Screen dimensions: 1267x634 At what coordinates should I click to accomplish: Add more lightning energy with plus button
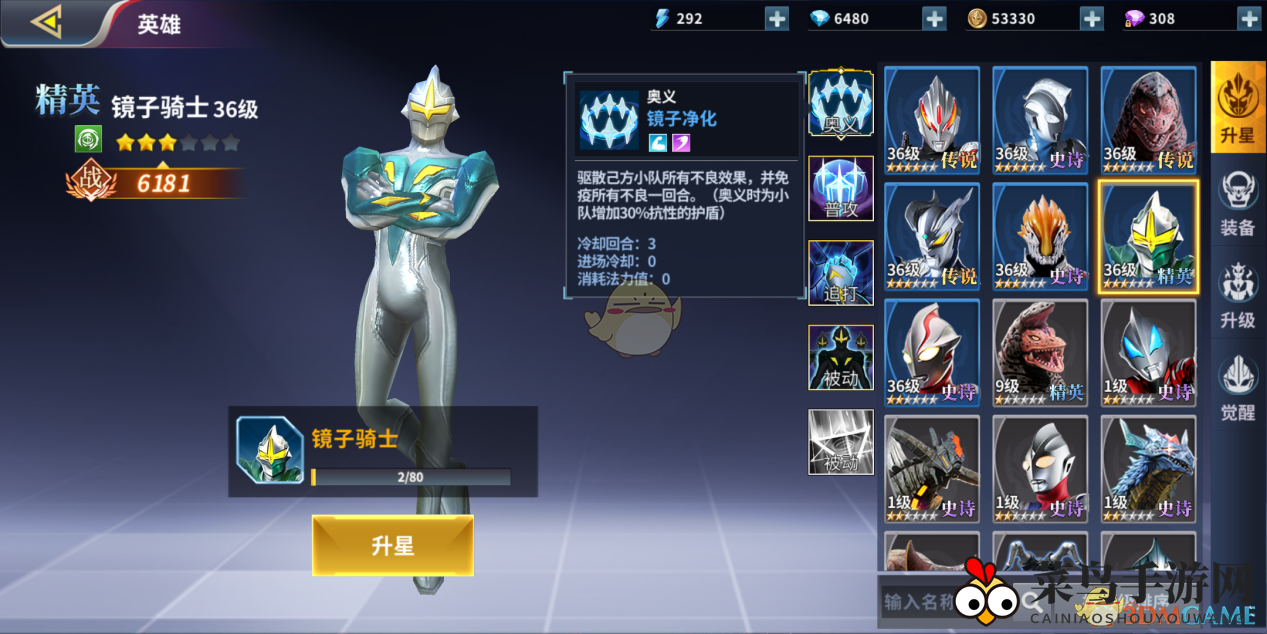[777, 18]
